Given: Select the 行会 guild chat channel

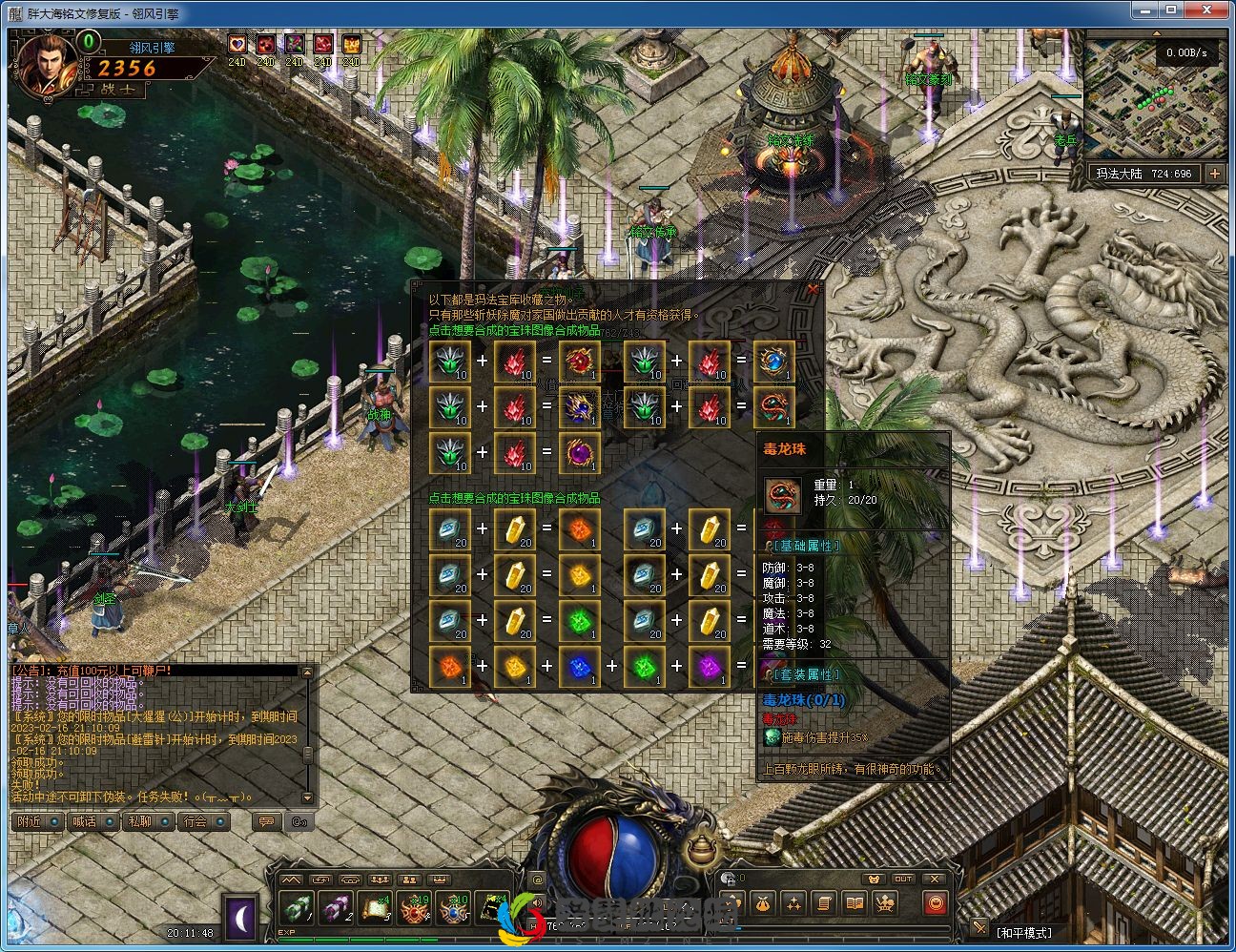Looking at the screenshot, I should tap(202, 821).
